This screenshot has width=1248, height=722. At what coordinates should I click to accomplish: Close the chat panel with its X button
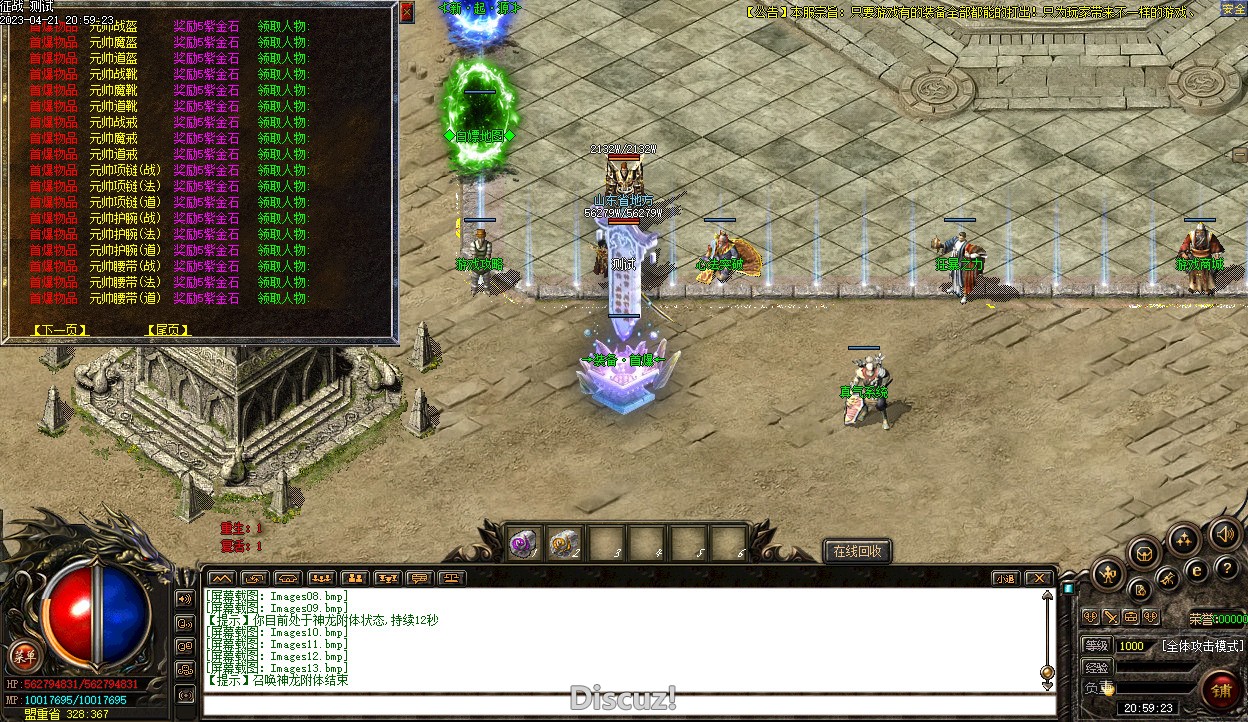(x=1039, y=578)
